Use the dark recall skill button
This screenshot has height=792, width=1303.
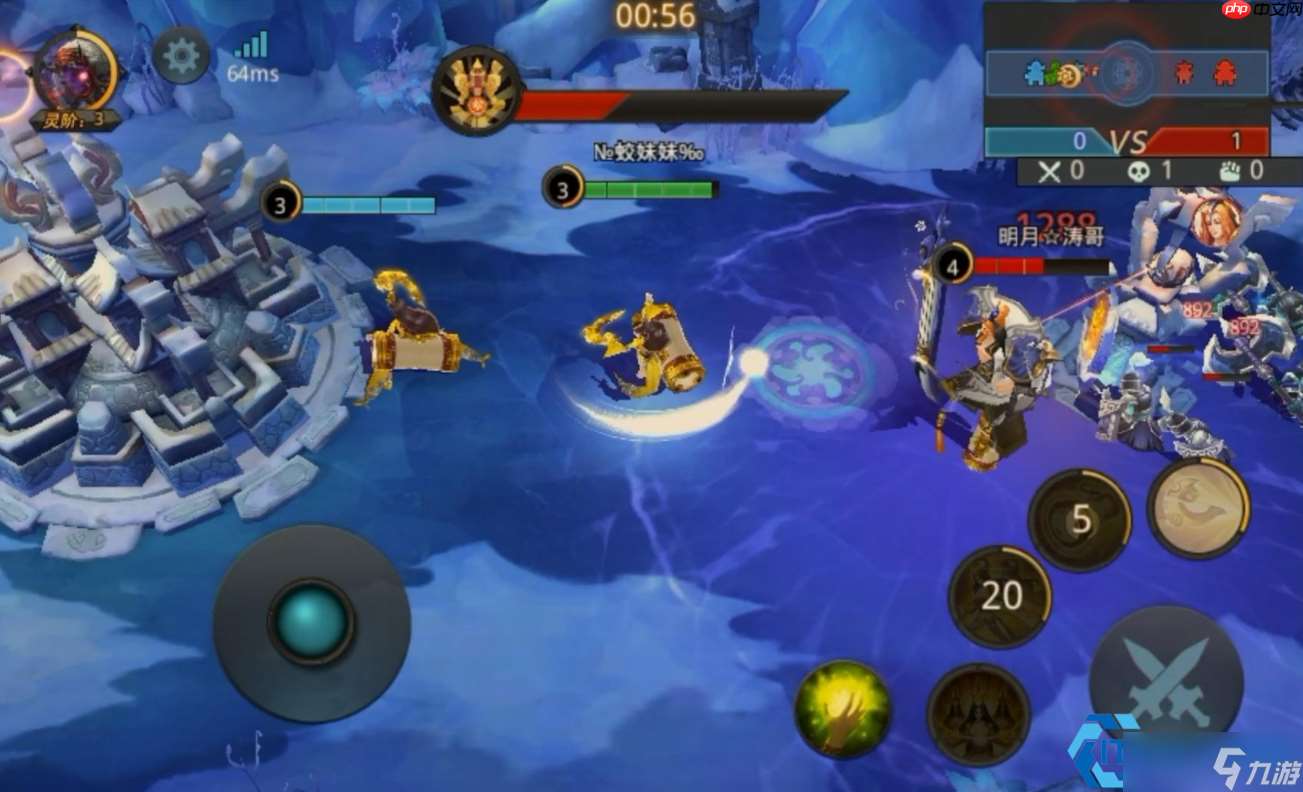point(978,714)
